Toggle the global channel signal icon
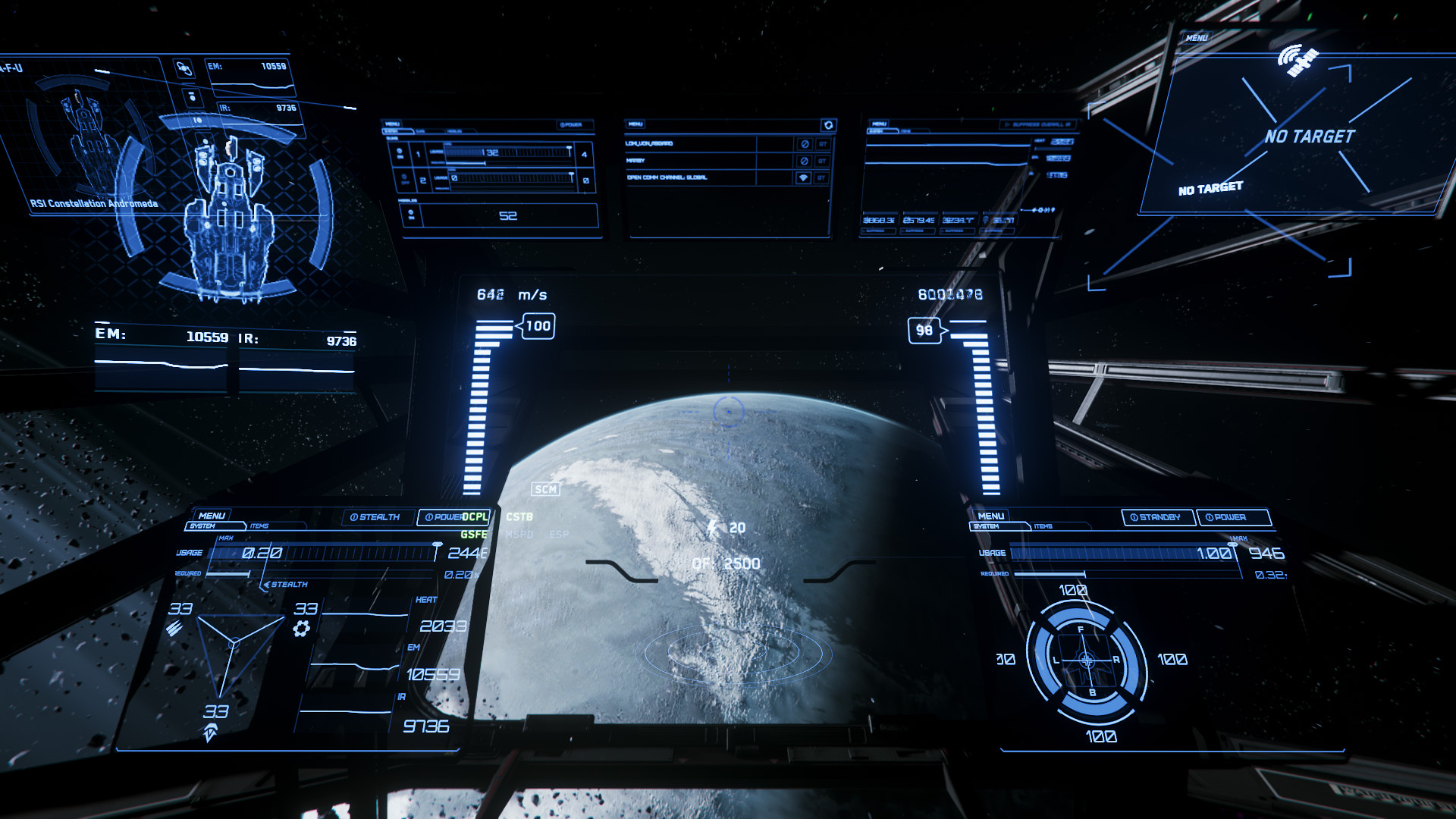The height and width of the screenshot is (819, 1456). [804, 177]
